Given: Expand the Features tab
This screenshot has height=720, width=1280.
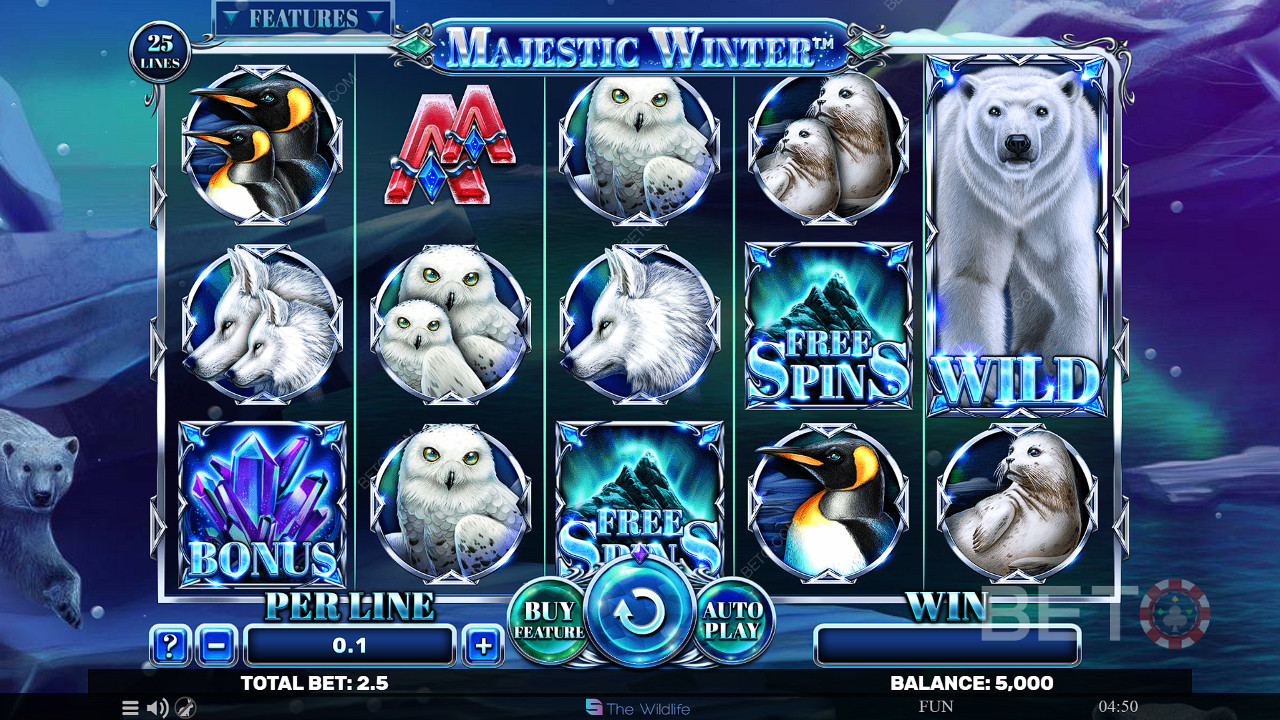Looking at the screenshot, I should pyautogui.click(x=303, y=19).
